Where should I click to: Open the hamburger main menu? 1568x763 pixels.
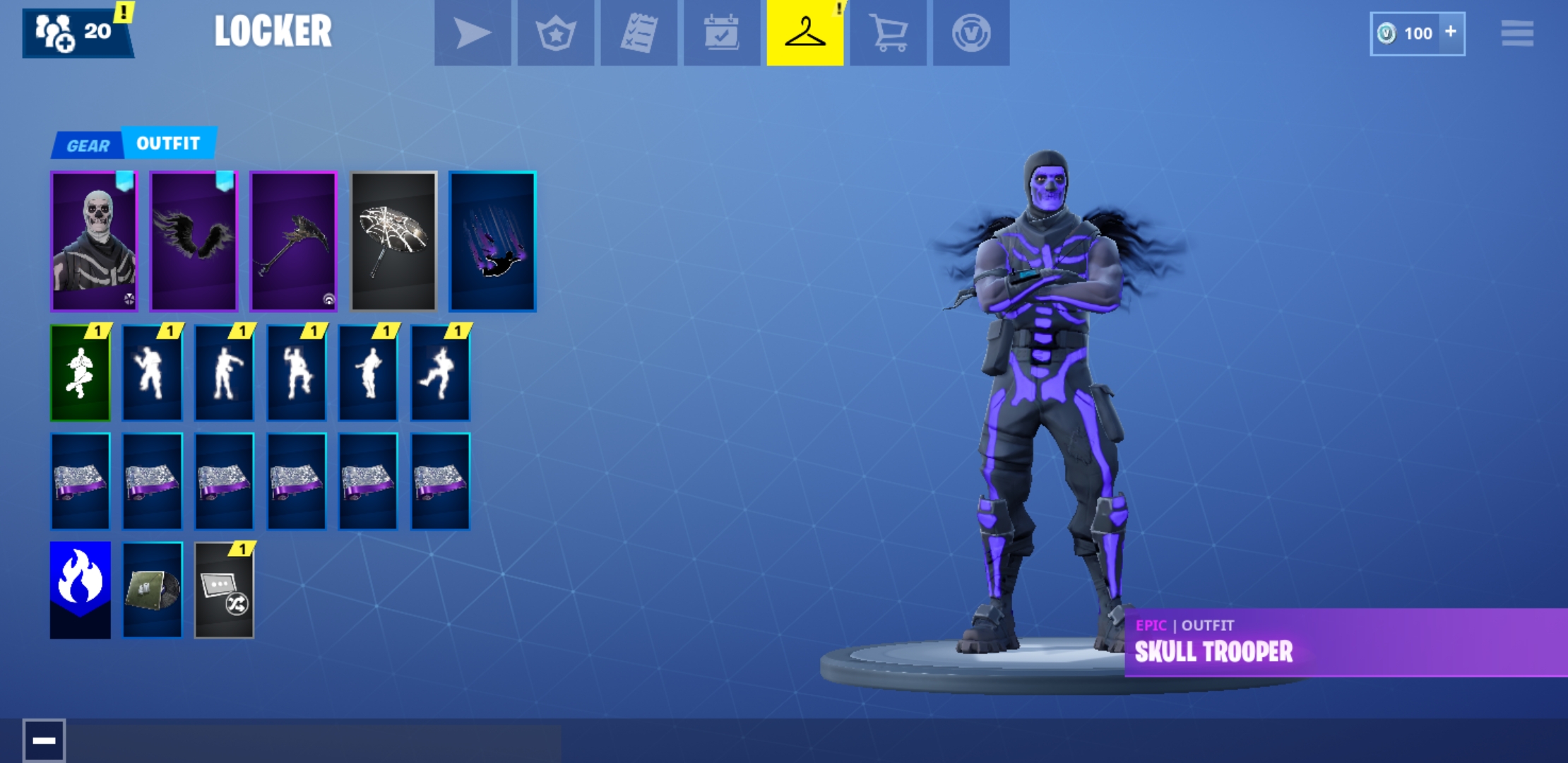1517,32
